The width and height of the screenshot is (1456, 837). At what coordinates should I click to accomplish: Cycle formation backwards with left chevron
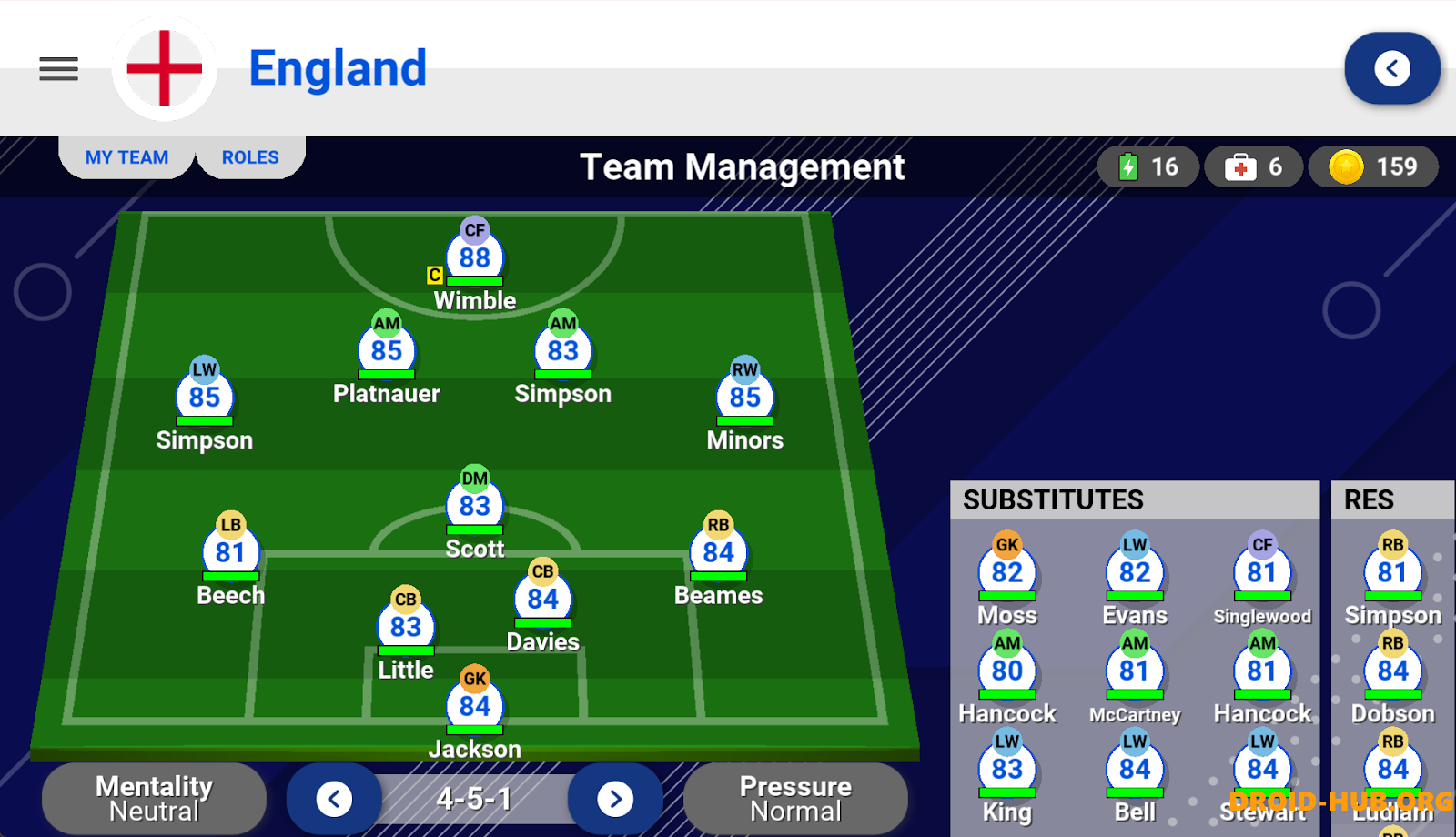tap(334, 799)
